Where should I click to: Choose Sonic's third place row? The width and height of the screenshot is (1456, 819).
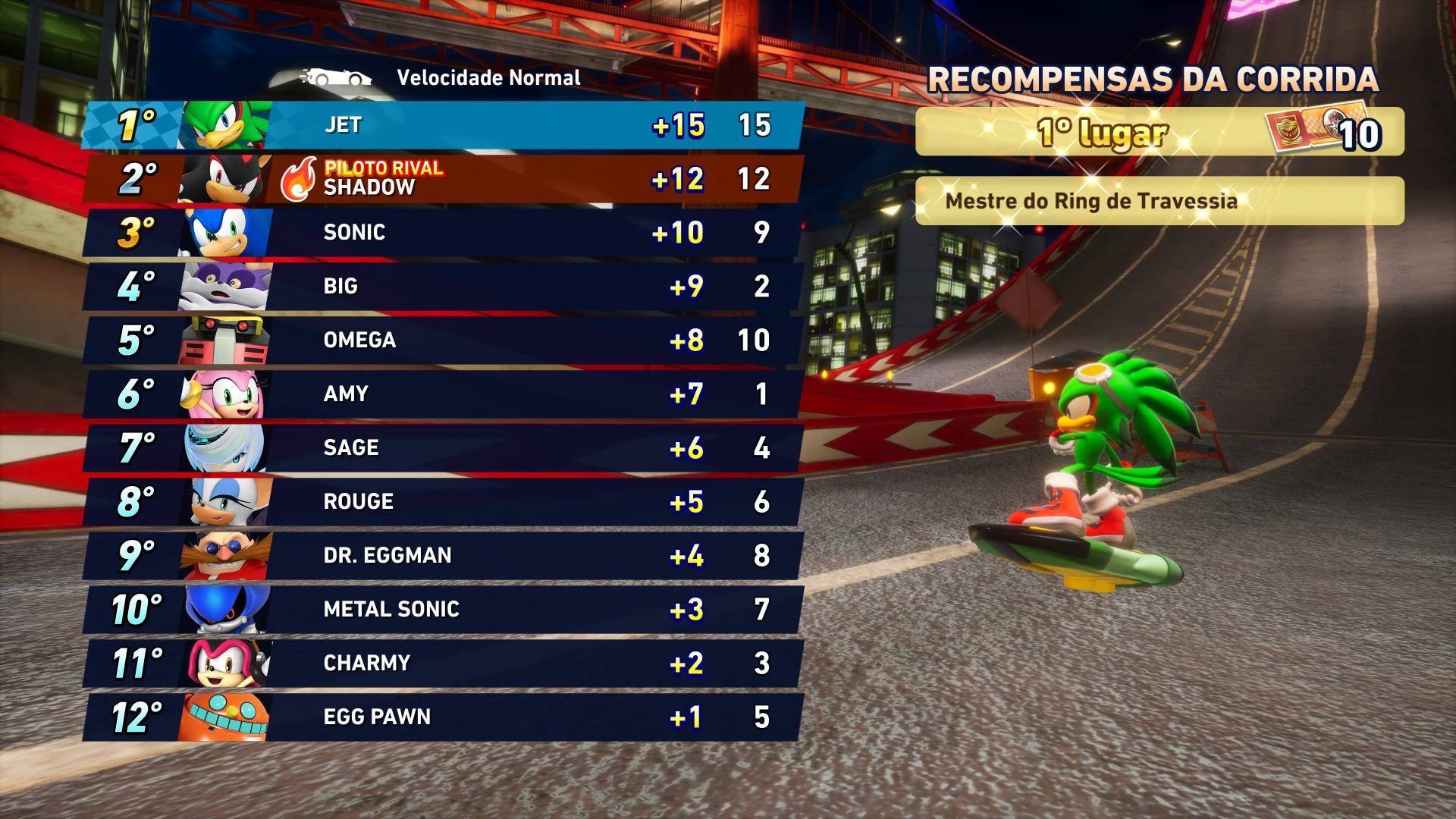pyautogui.click(x=444, y=232)
